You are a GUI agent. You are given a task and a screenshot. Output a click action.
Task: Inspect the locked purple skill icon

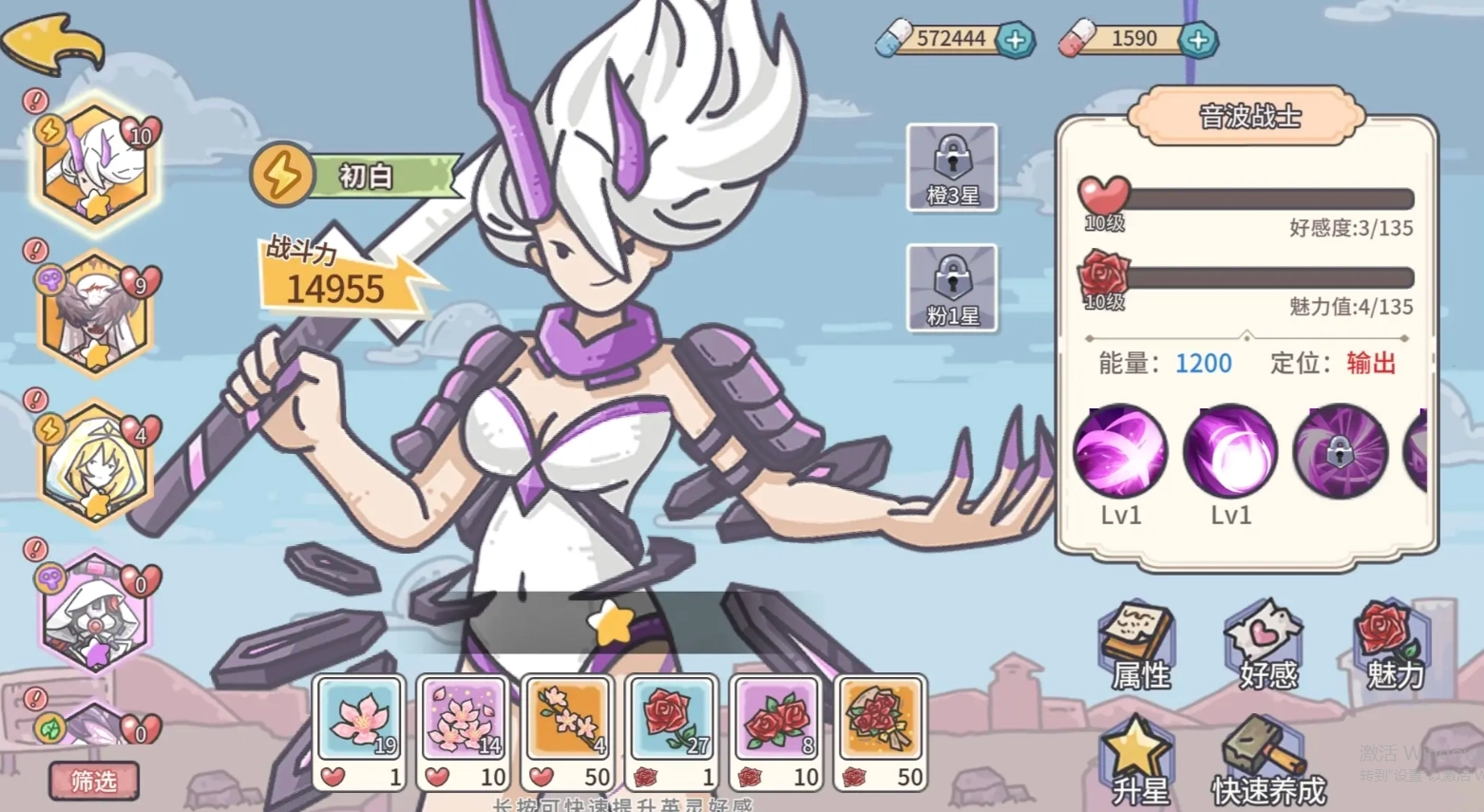(1340, 452)
